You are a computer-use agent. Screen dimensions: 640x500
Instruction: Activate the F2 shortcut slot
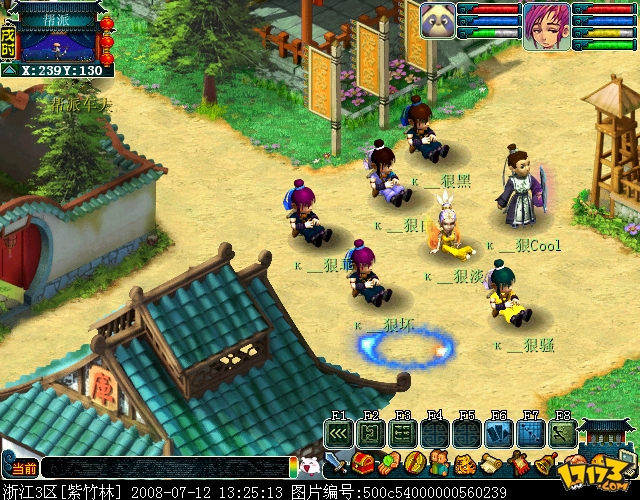click(370, 434)
